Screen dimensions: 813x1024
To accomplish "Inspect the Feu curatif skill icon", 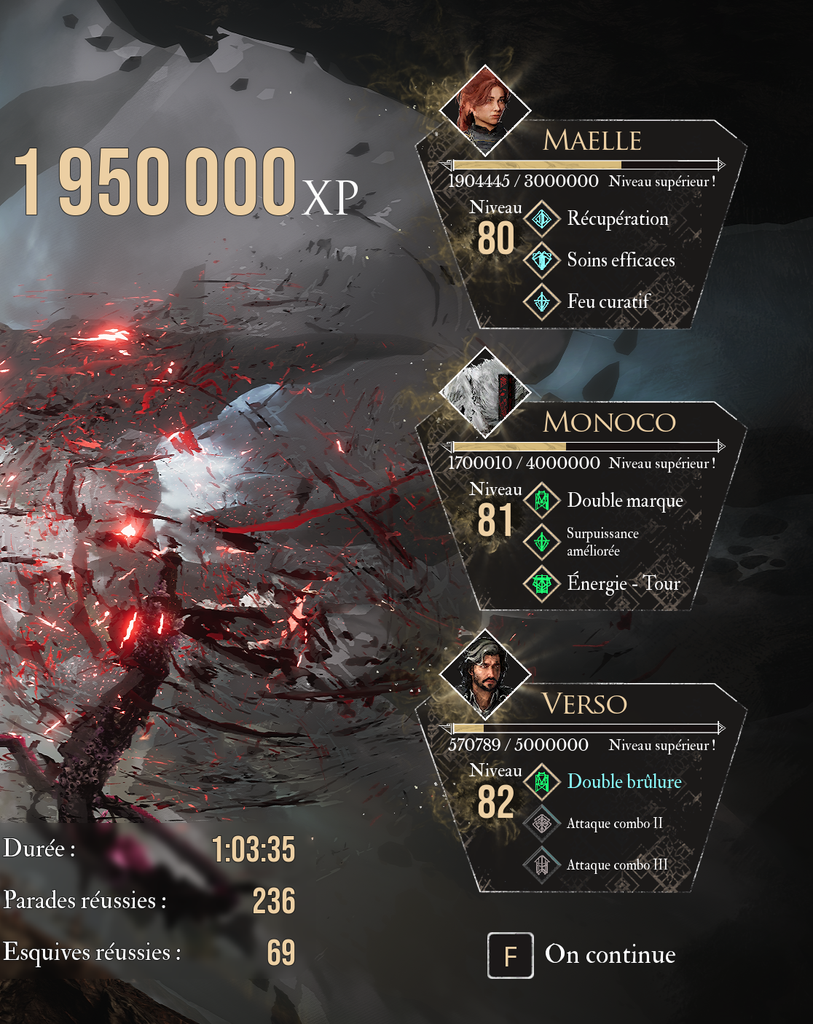I will tap(542, 301).
